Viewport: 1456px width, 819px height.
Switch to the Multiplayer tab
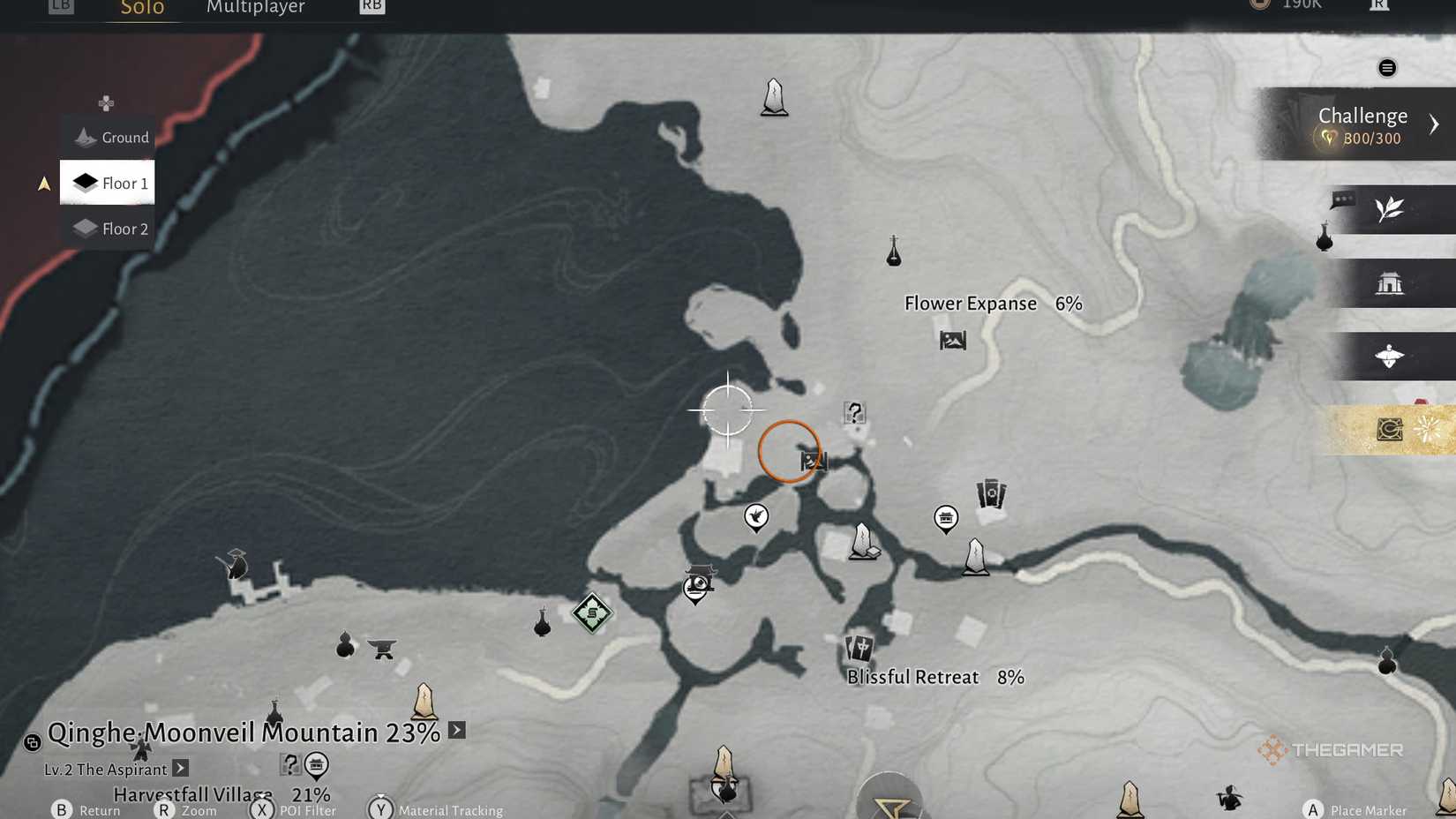tap(256, 7)
